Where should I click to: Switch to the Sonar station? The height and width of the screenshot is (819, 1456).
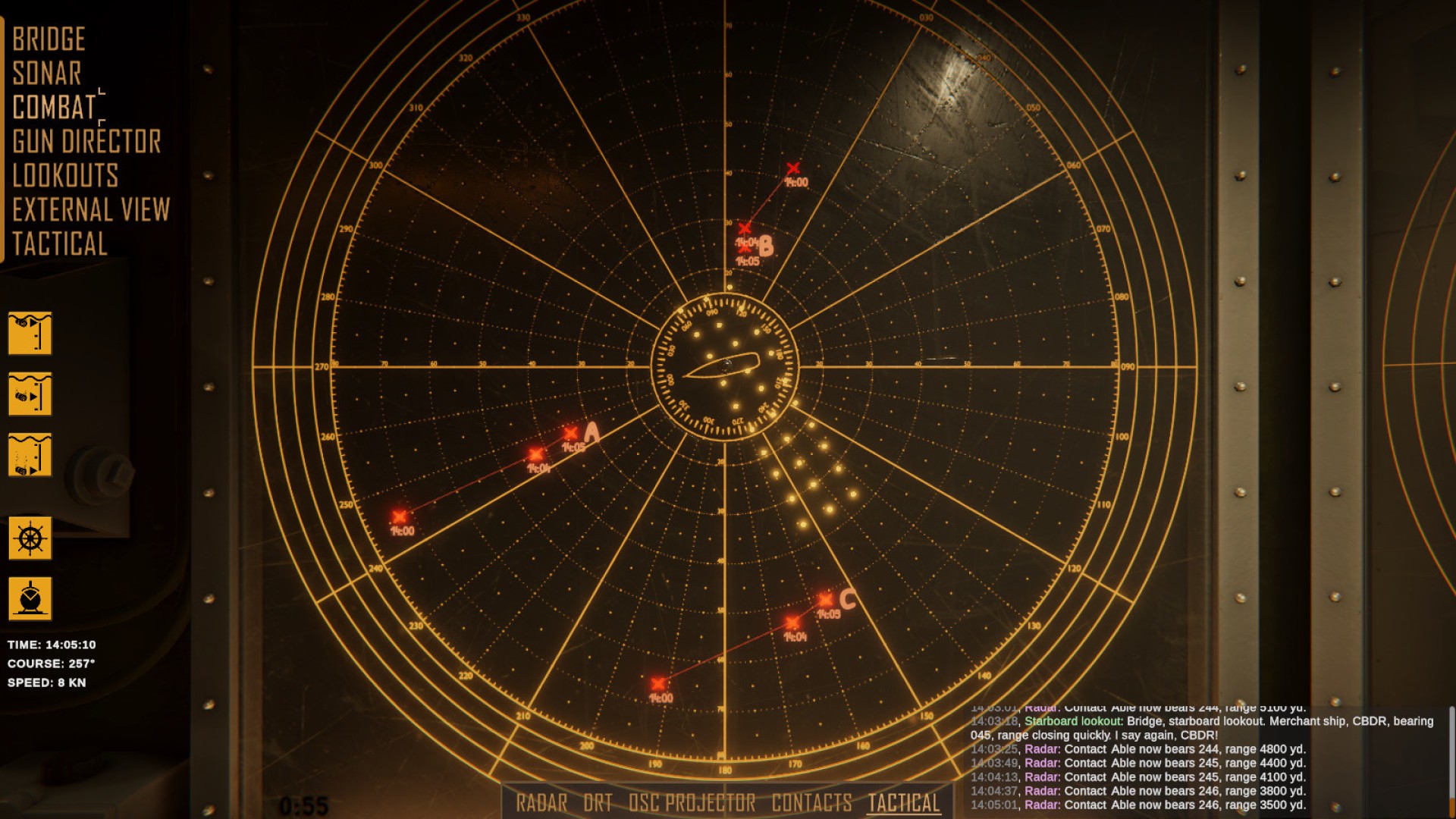[x=47, y=74]
